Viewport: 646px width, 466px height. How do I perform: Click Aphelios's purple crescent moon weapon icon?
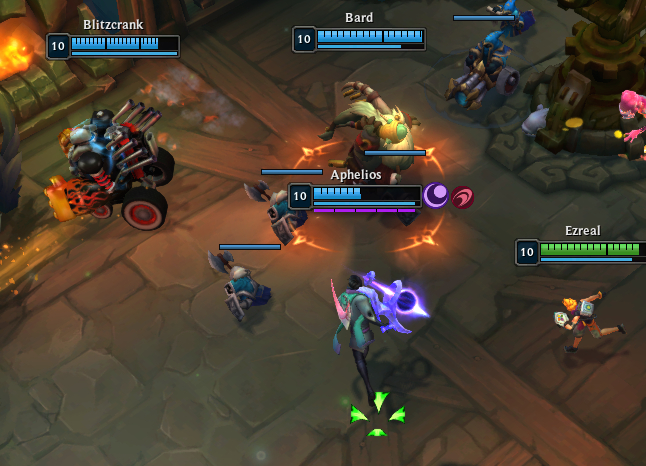436,196
